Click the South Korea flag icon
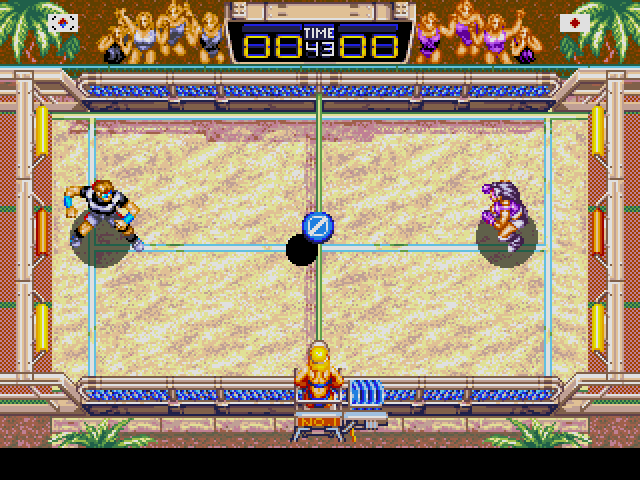 coord(66,23)
